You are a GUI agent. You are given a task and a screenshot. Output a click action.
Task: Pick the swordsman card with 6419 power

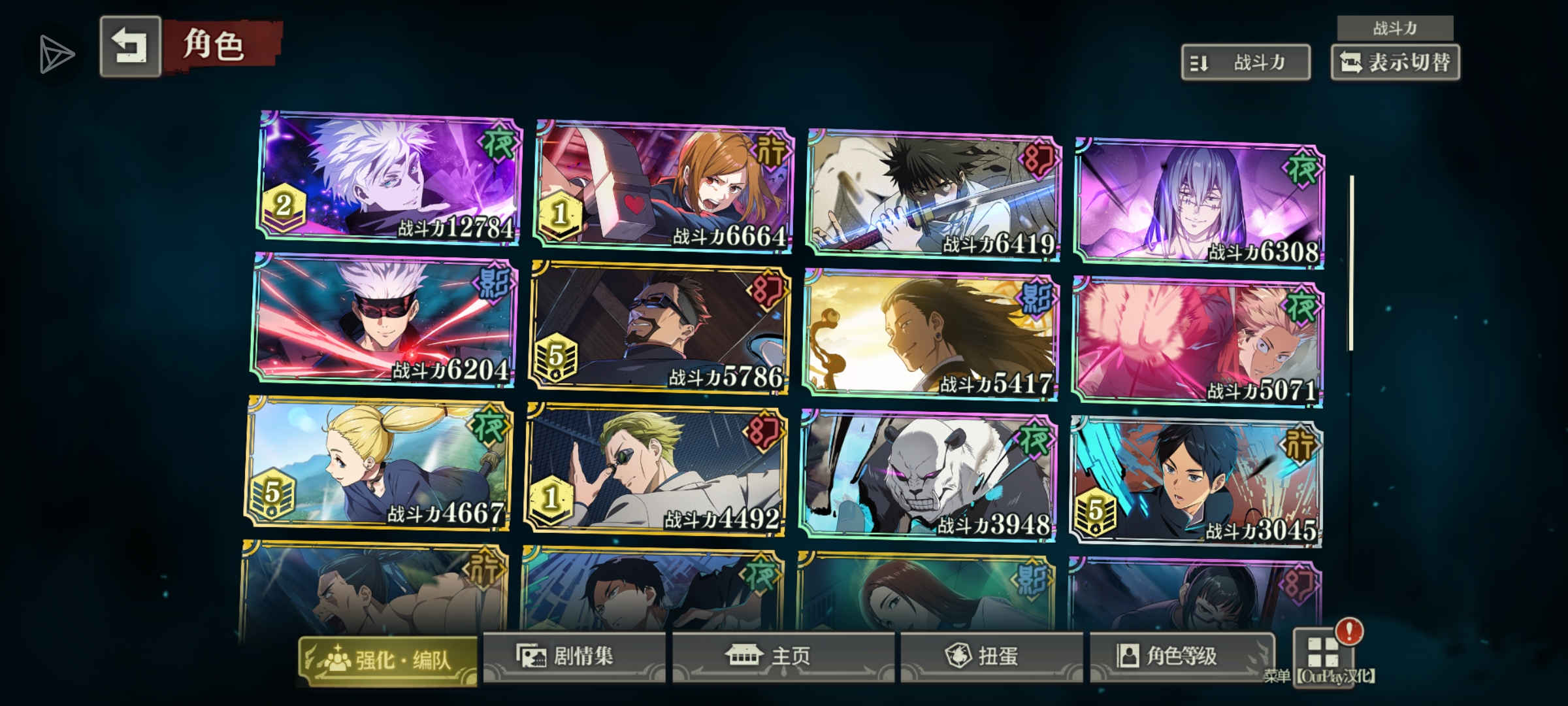click(x=934, y=195)
